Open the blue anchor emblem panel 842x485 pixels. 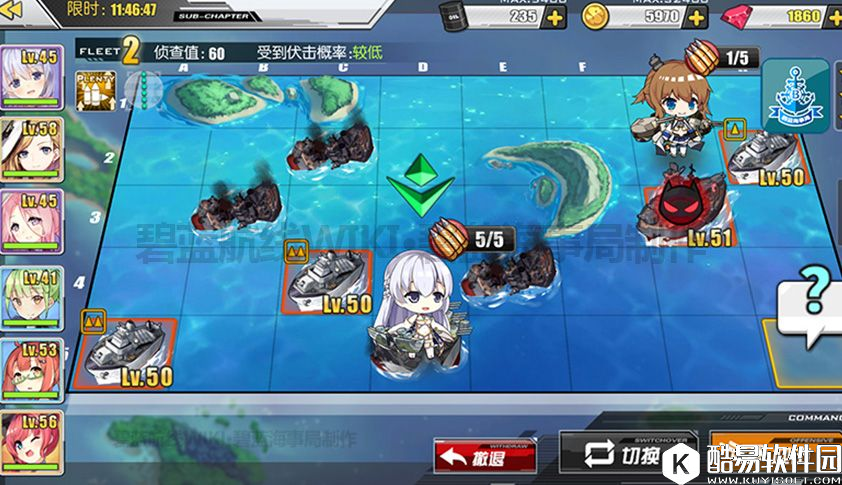pos(796,95)
